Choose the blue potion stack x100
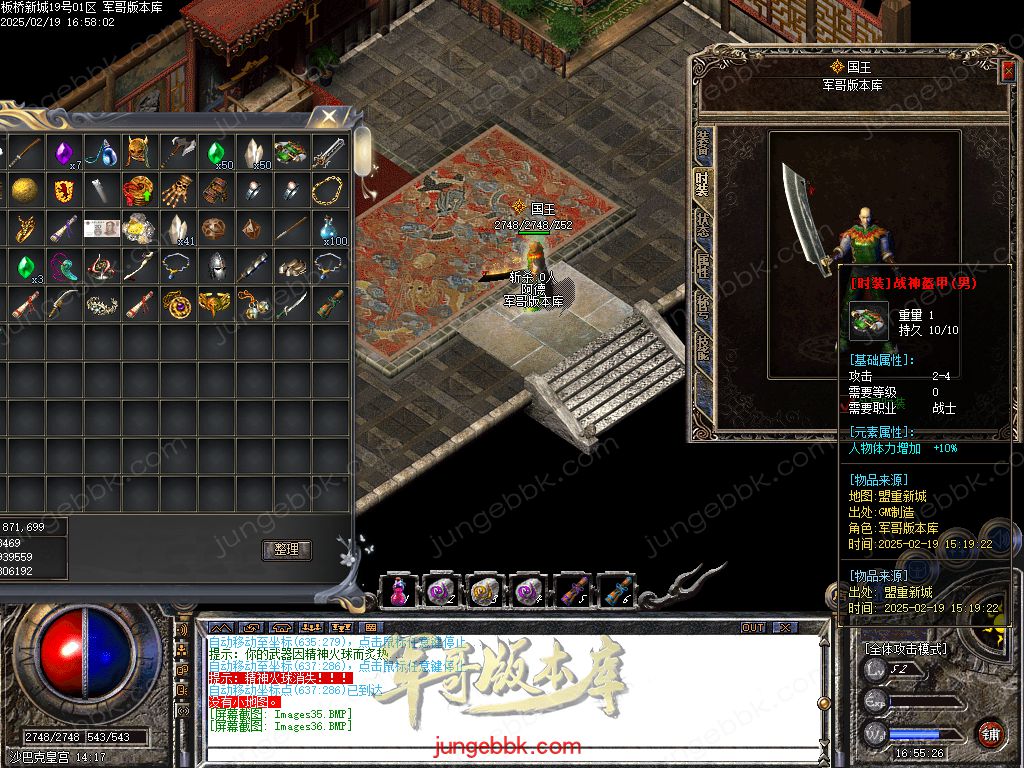 (330, 228)
